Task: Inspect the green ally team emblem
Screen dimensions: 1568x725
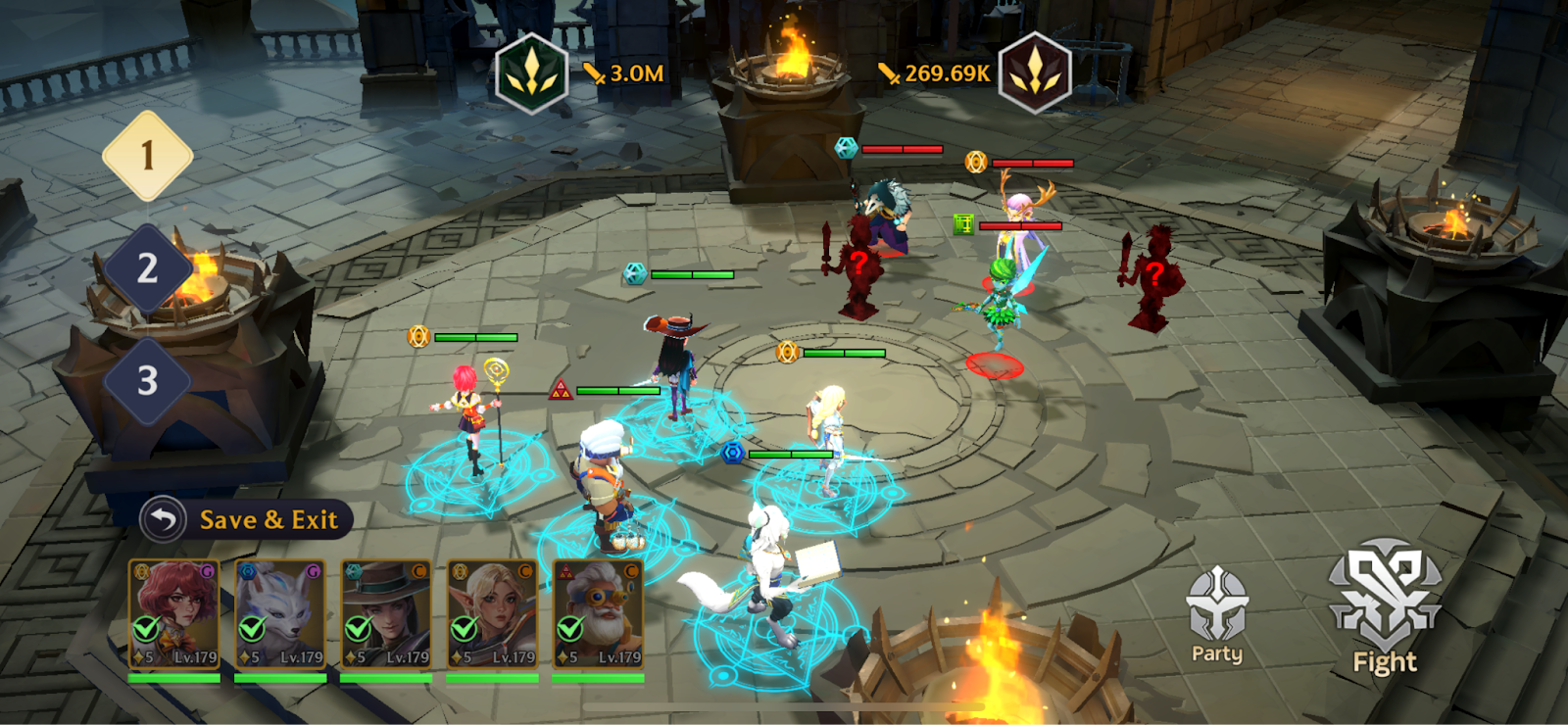Action: (532, 73)
